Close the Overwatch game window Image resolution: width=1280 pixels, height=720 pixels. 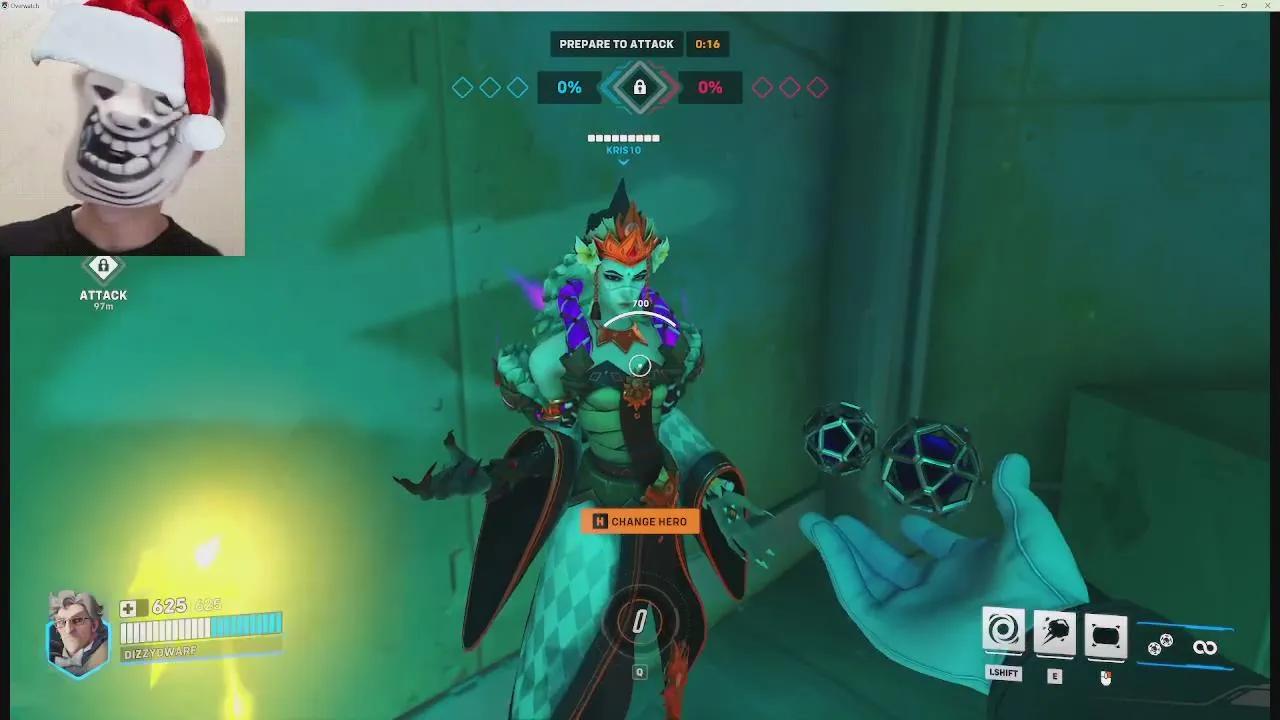click(1267, 5)
